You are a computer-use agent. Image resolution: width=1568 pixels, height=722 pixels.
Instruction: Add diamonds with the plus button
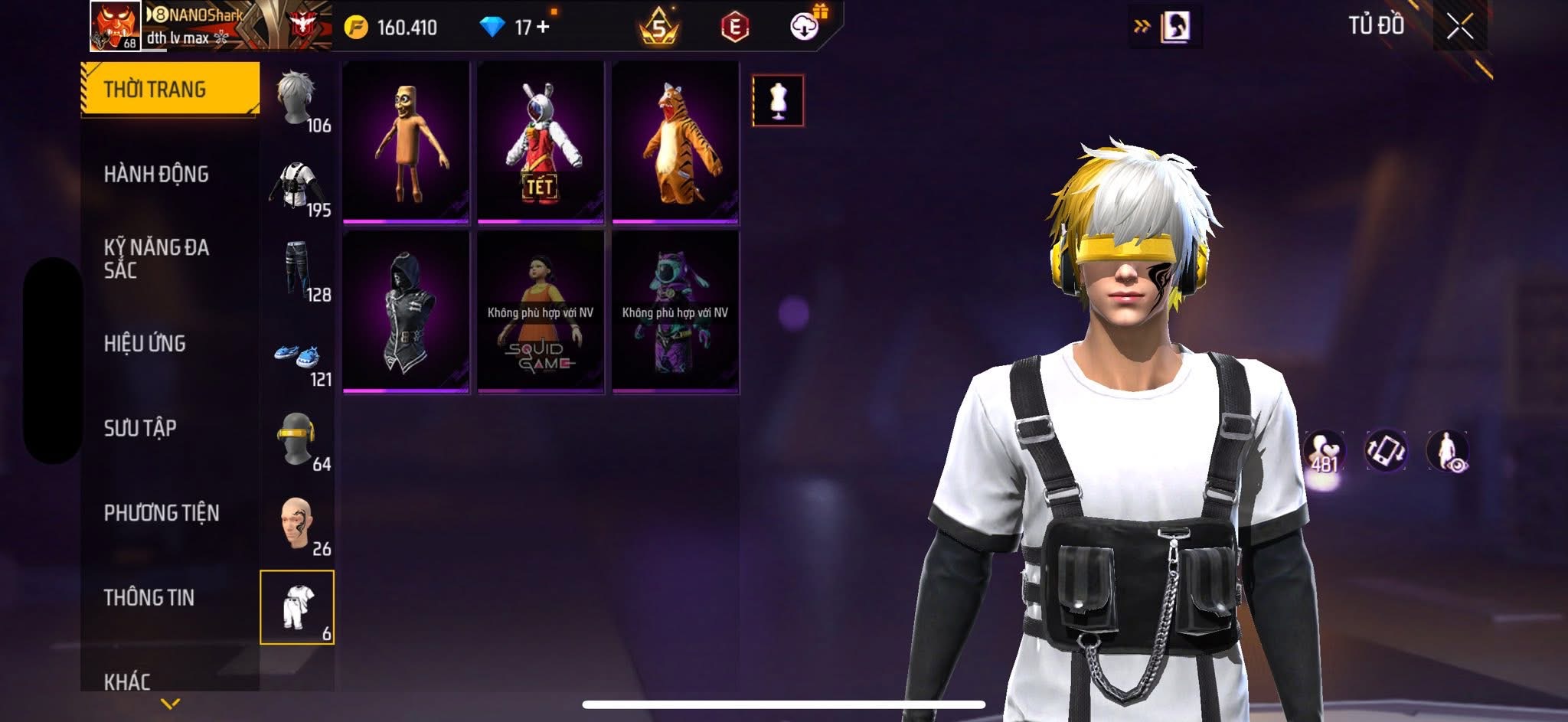pos(544,27)
